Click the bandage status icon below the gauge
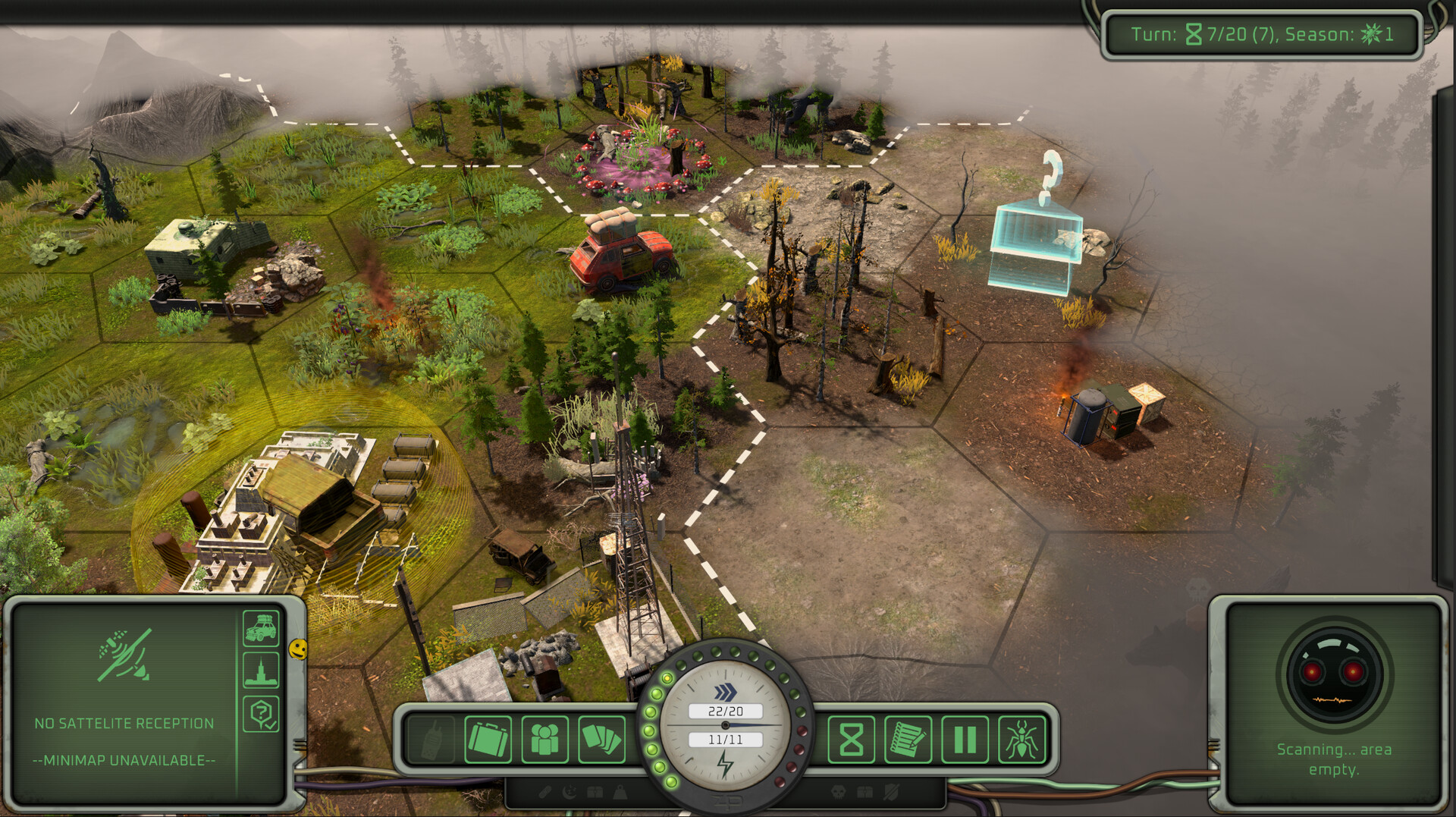 [544, 791]
